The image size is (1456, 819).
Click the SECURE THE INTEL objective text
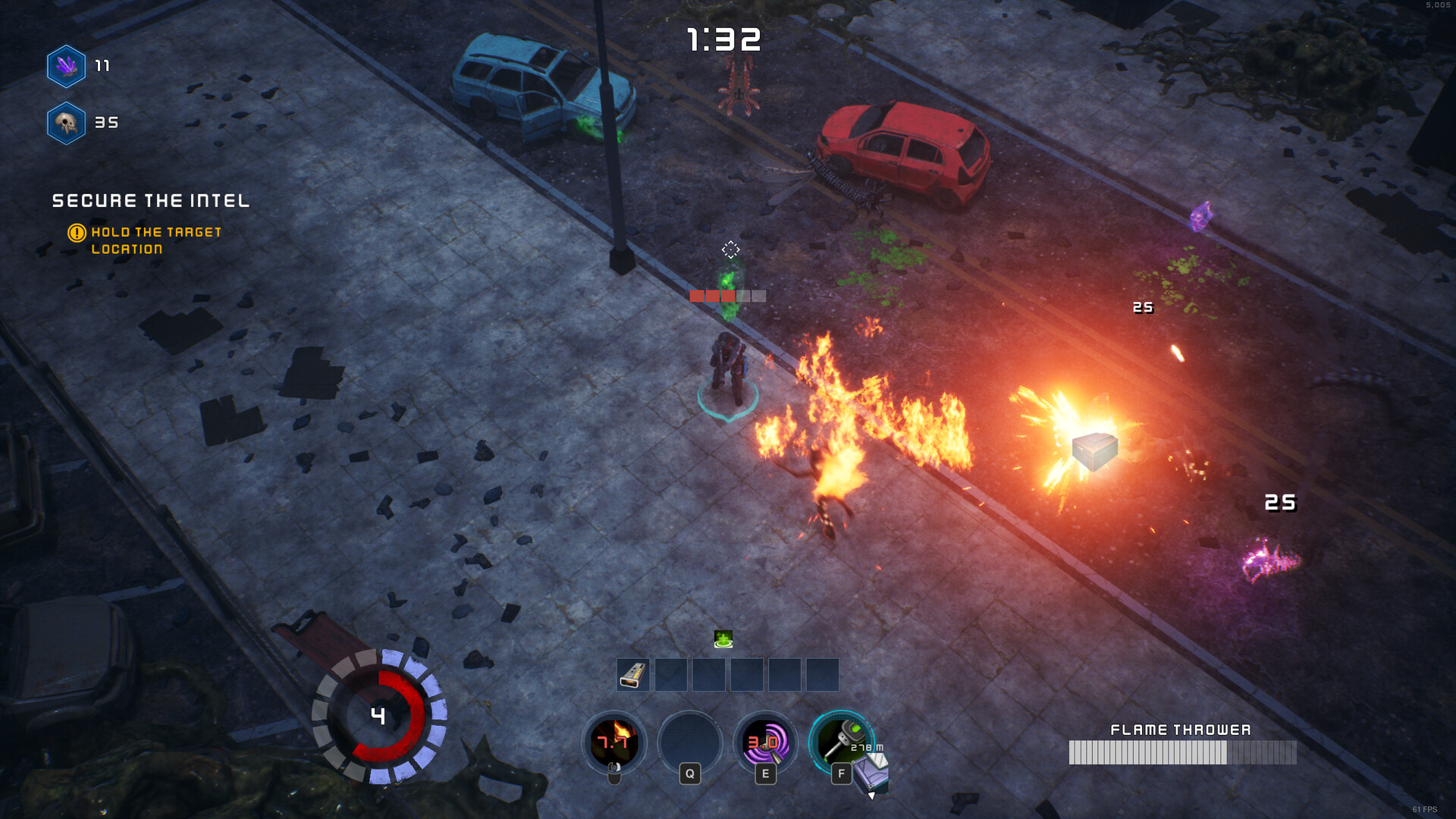150,201
